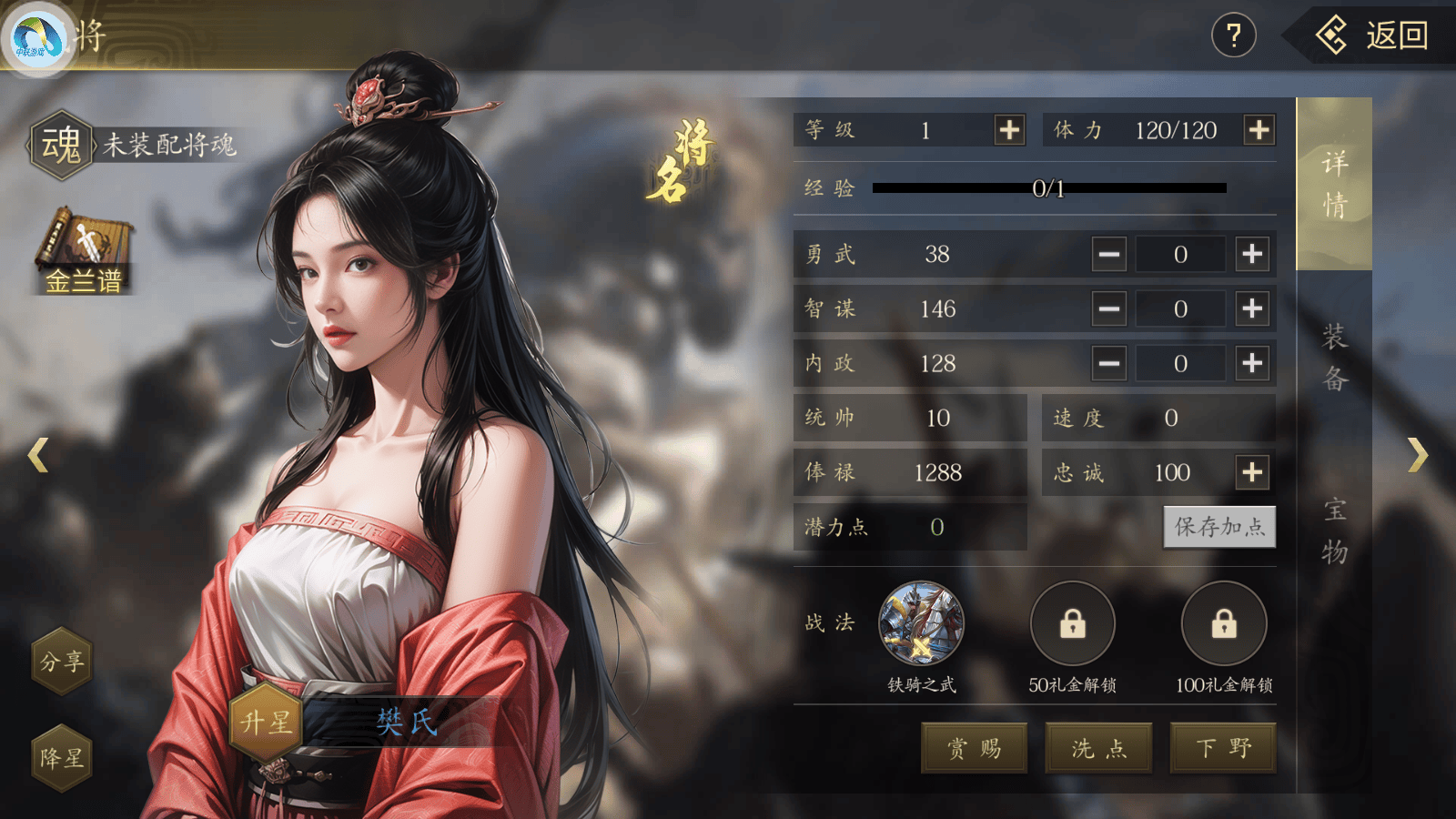This screenshot has height=819, width=1456.
Task: Increase 内政 with its plus stepper
Action: pyautogui.click(x=1251, y=363)
